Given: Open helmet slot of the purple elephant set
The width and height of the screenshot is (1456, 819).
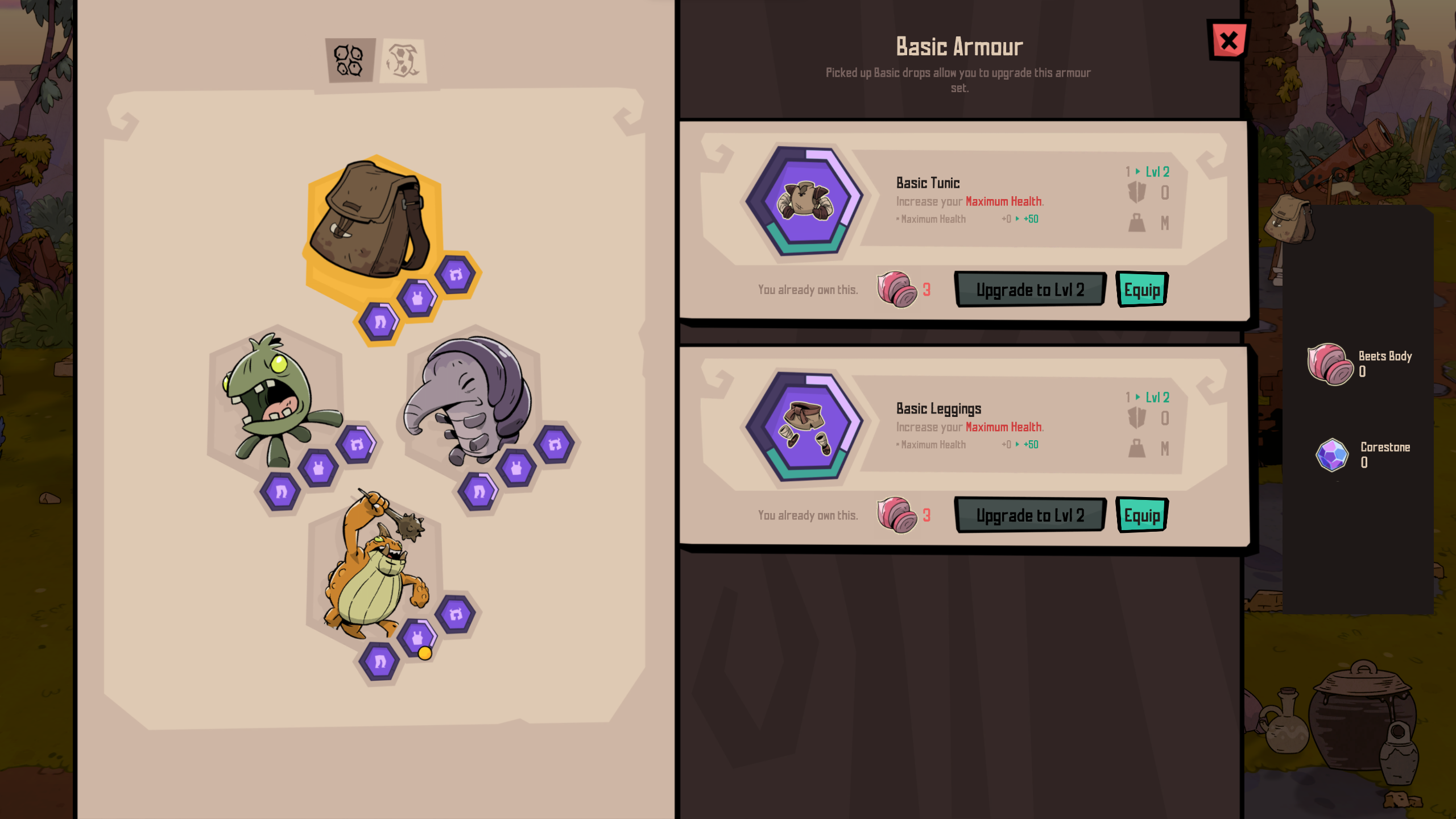Looking at the screenshot, I should (555, 444).
